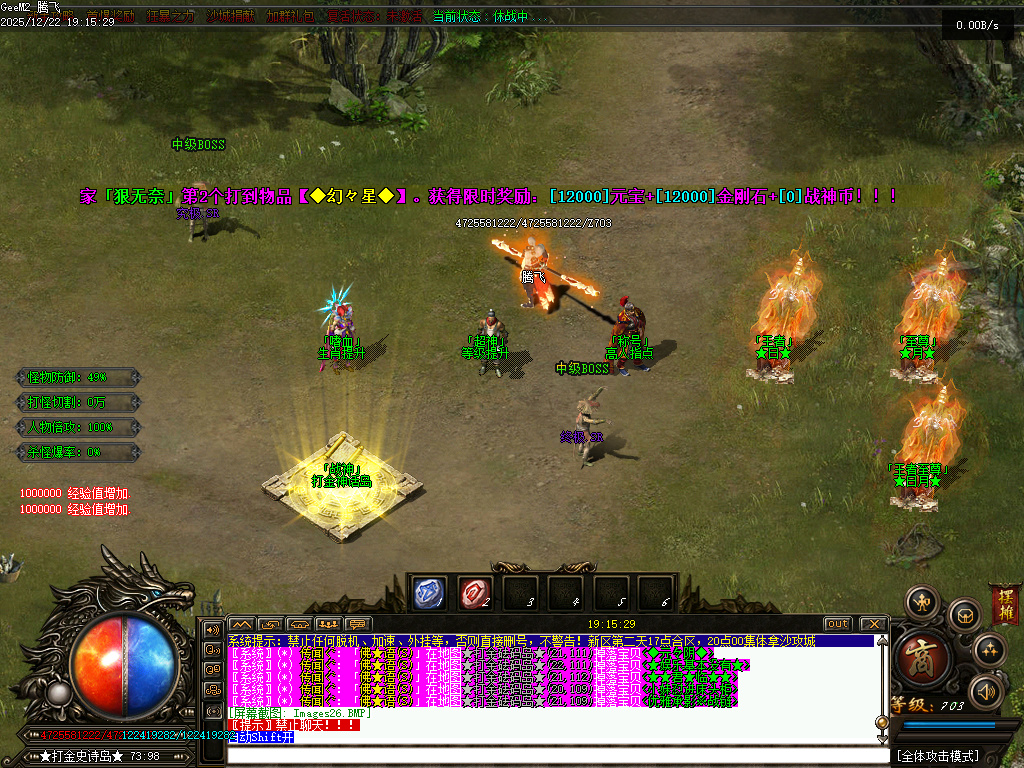Click the group-of-people chat toolbar button

pos(328,624)
